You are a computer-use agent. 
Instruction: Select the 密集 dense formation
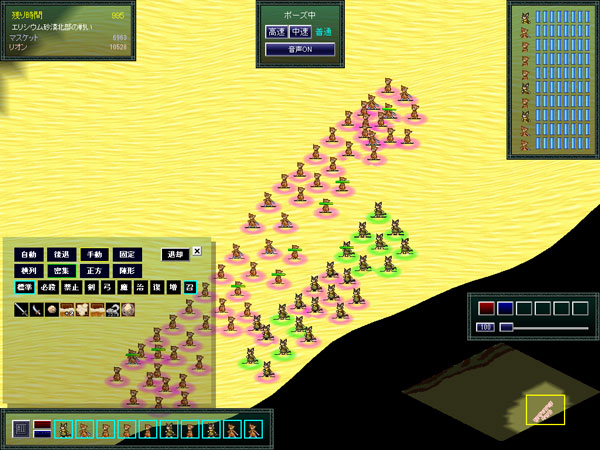tap(61, 270)
